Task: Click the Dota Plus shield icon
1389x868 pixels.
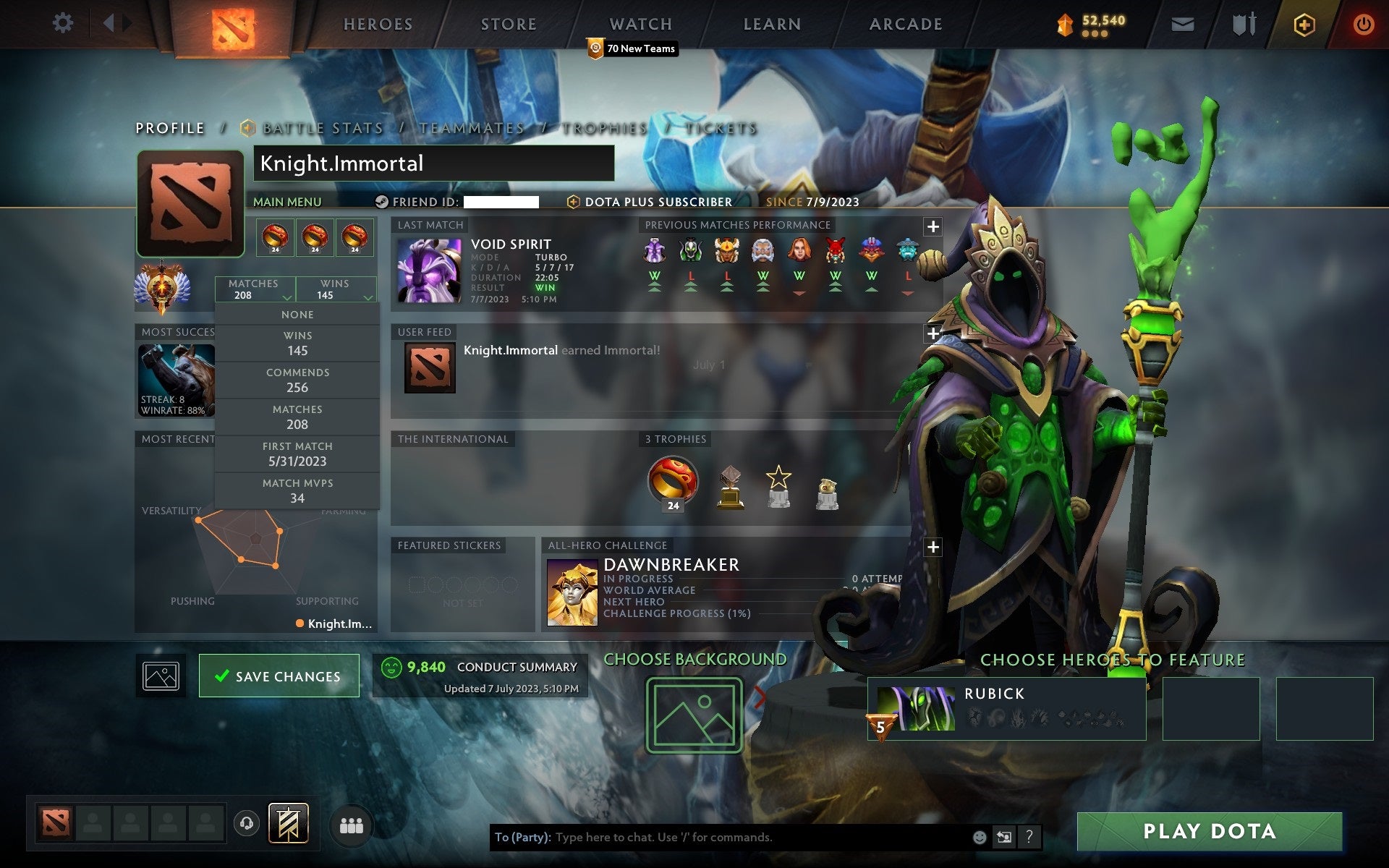Action: pyautogui.click(x=1303, y=23)
